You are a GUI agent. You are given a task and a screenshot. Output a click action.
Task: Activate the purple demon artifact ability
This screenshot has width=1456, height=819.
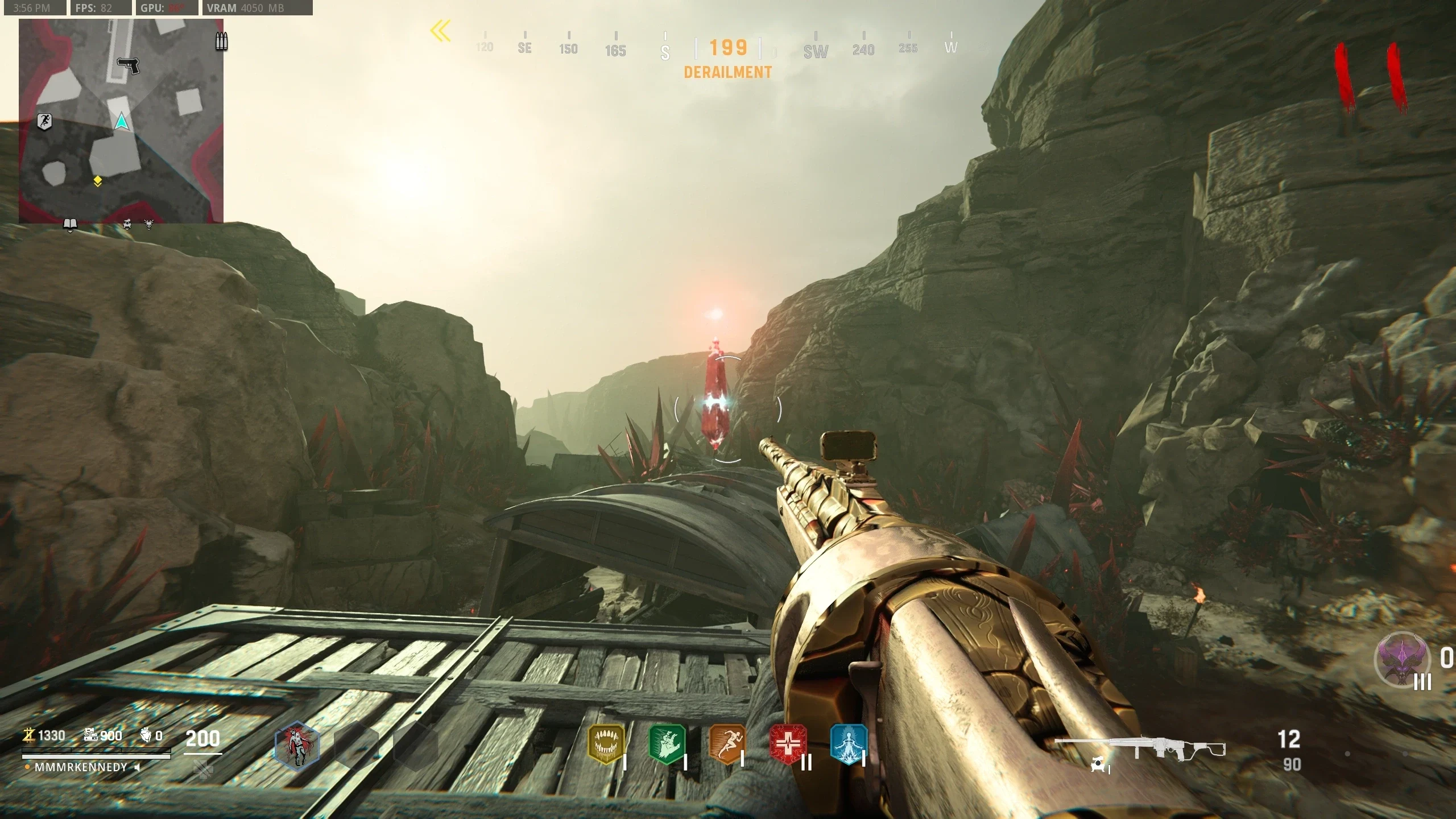tap(1403, 660)
